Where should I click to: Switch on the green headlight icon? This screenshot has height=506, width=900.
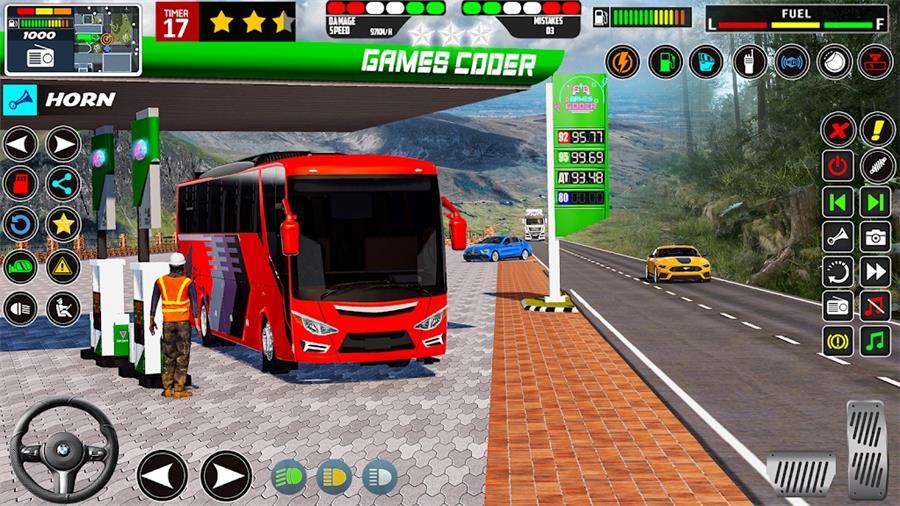[x=289, y=477]
